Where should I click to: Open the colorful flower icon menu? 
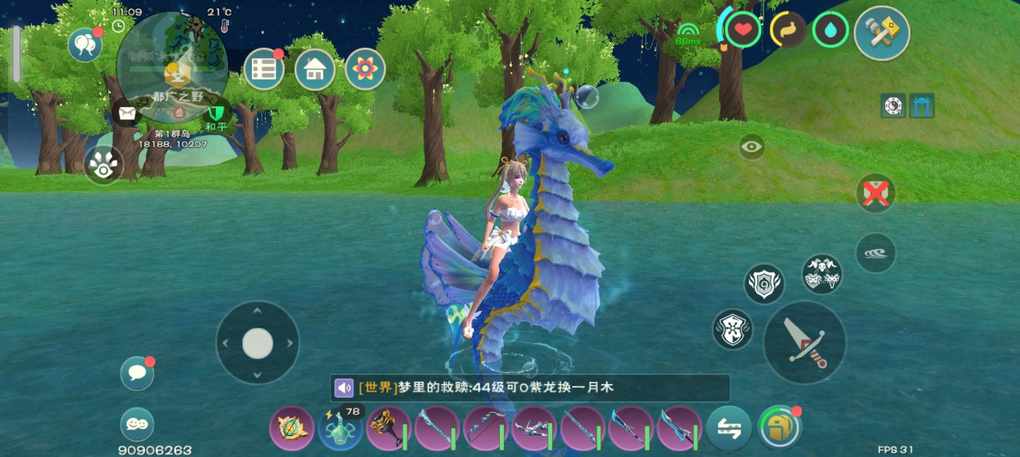[366, 69]
